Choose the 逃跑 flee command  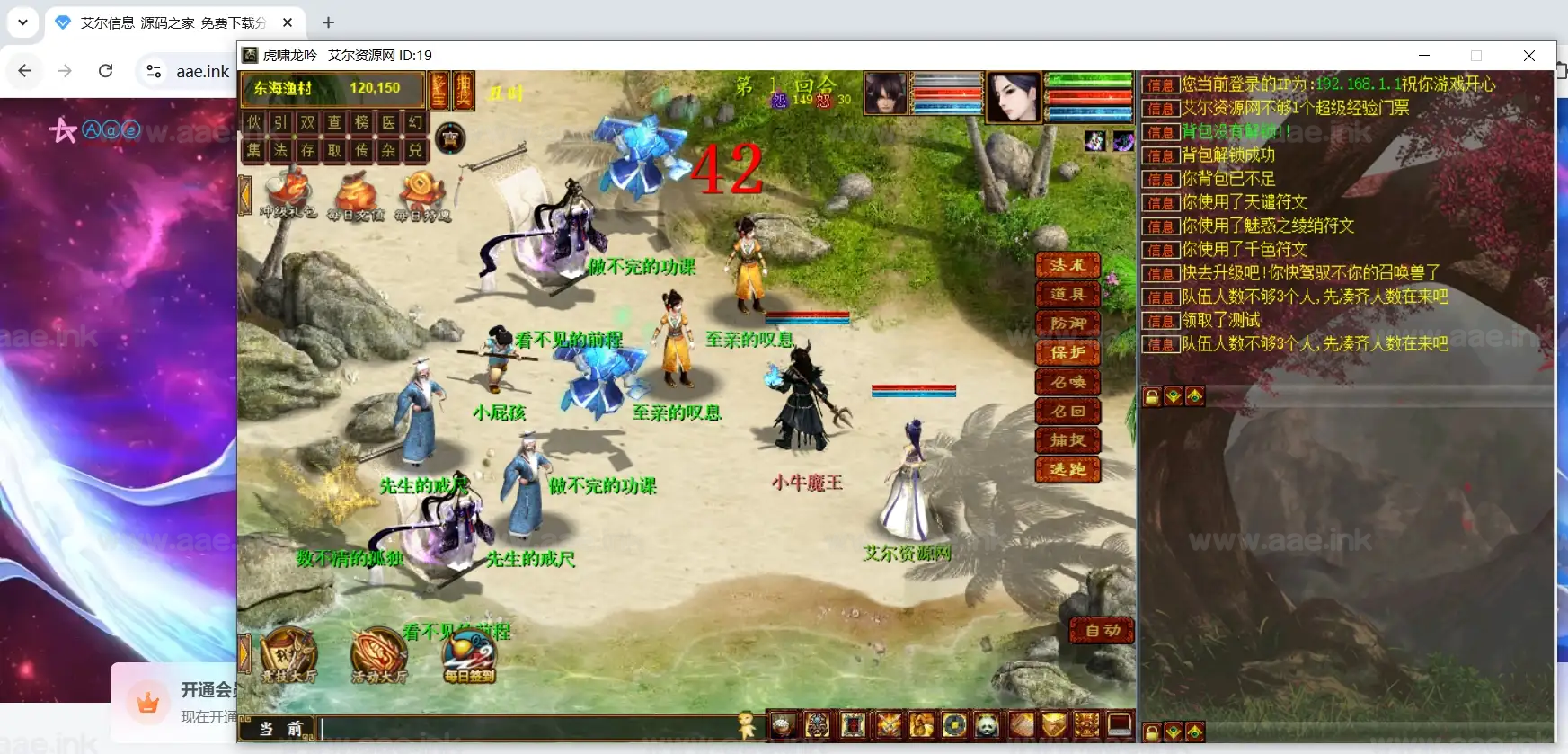point(1067,469)
